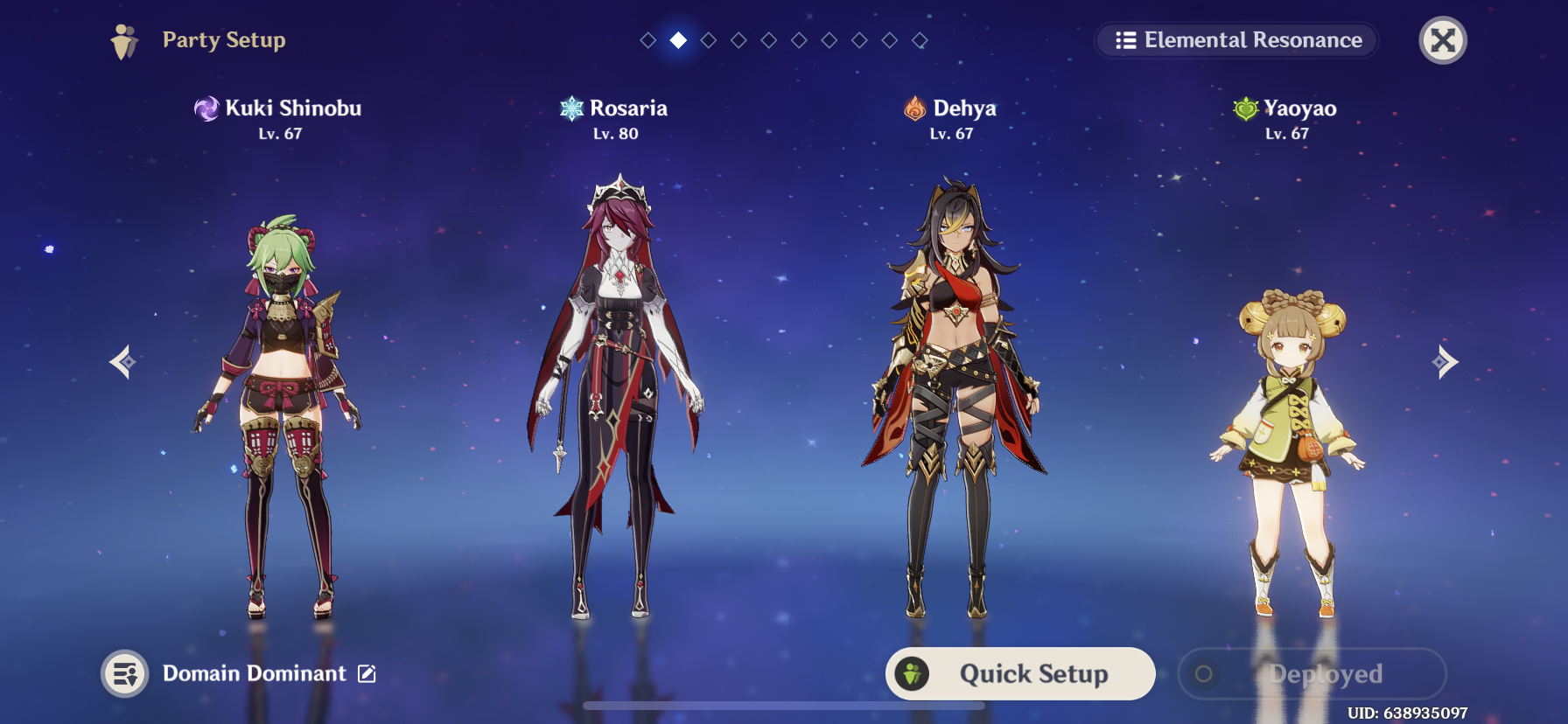1568x724 pixels.
Task: Click the Domain Dominant settings icon bottom left
Action: (124, 673)
